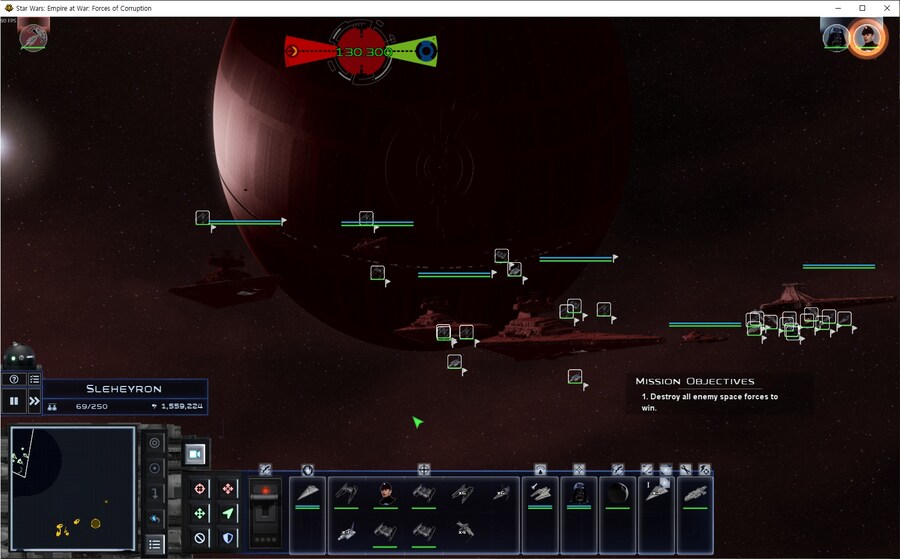Select the Imperial officer portrait unit
This screenshot has width=900, height=559.
[385, 493]
